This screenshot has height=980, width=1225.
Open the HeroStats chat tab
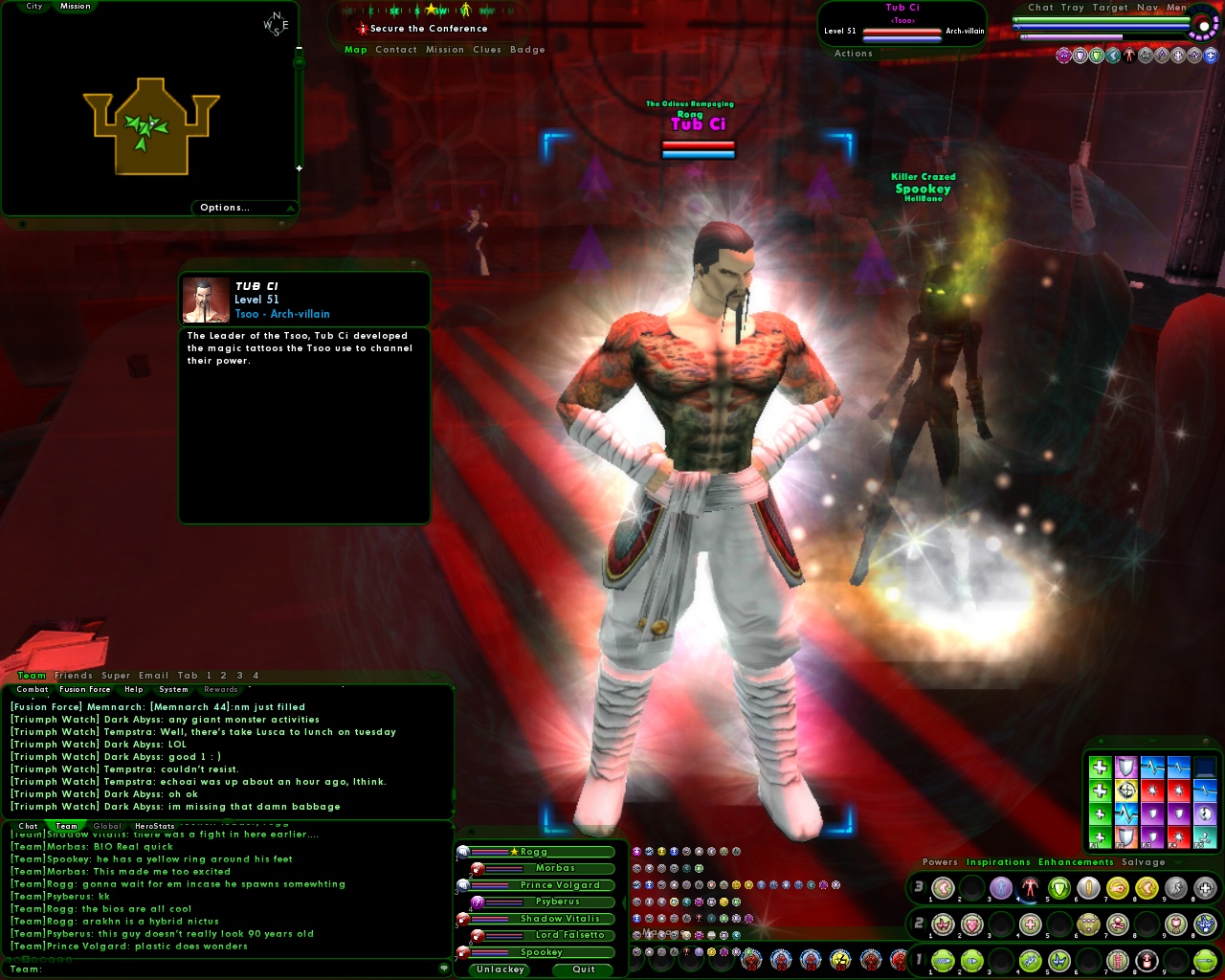point(154,825)
